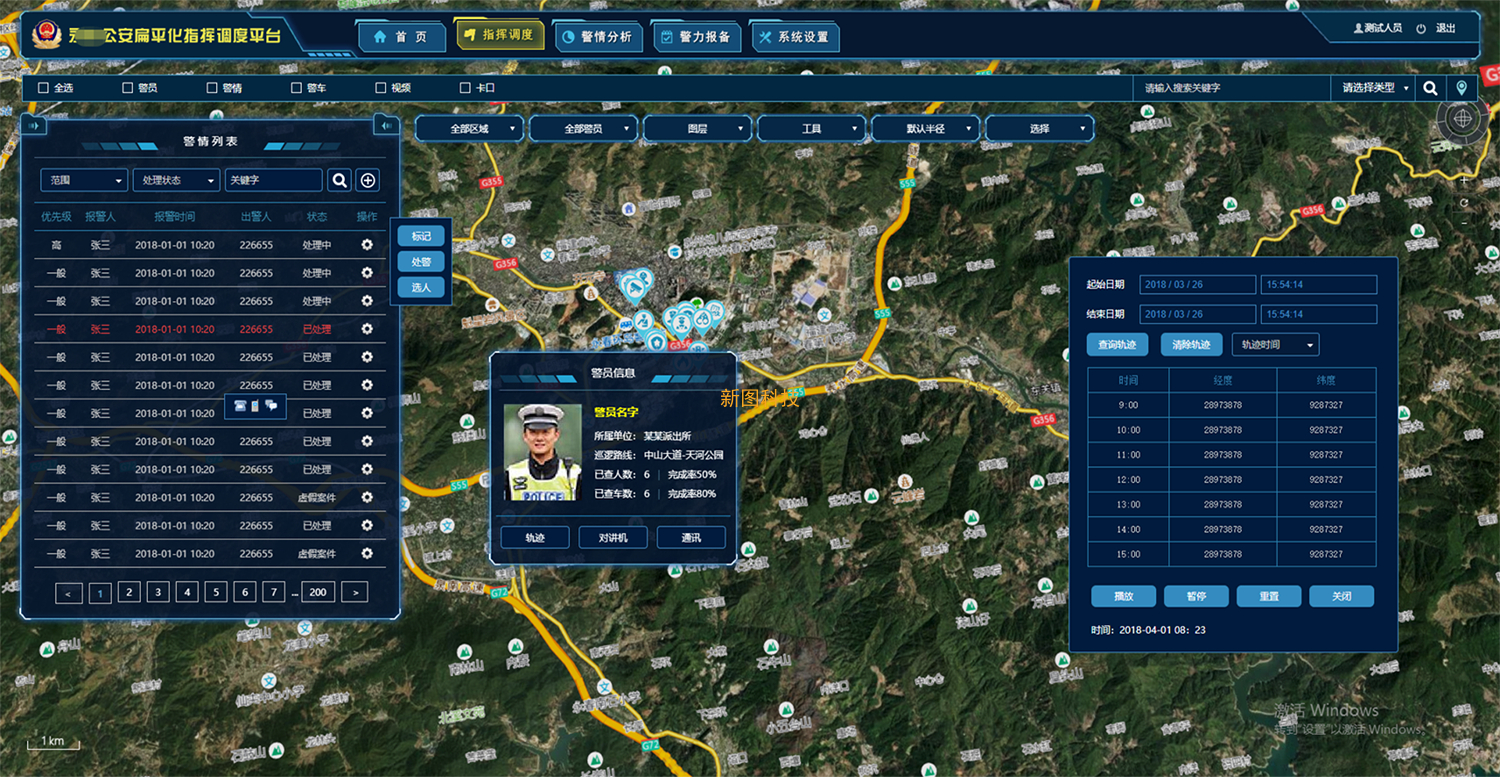Image resolution: width=1500 pixels, height=777 pixels.
Task: Expand the 图层 layers dropdown
Action: (698, 129)
